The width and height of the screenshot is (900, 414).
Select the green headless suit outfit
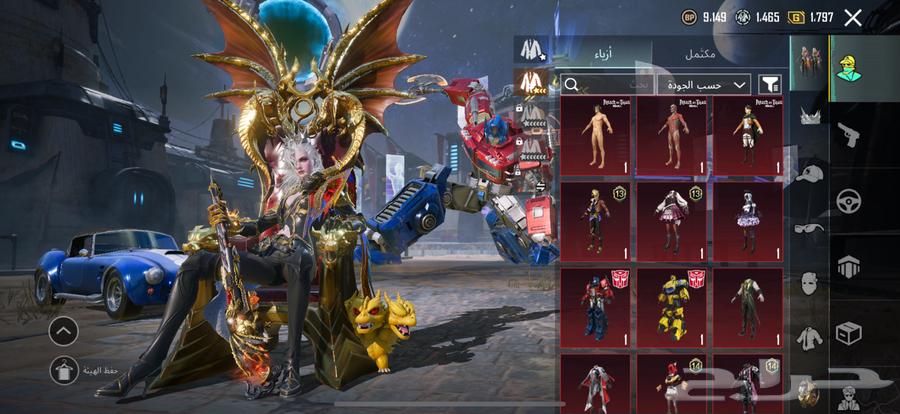748,304
